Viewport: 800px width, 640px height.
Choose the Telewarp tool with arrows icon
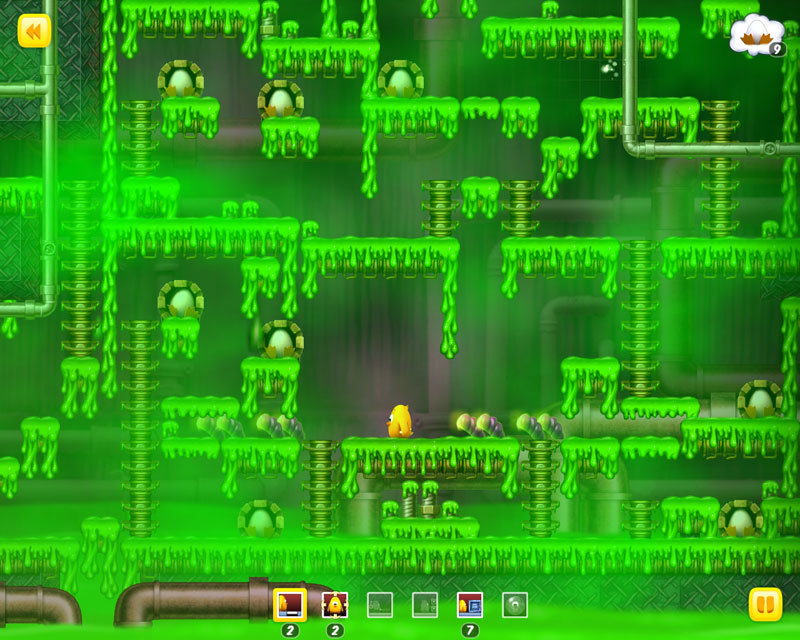(x=334, y=604)
